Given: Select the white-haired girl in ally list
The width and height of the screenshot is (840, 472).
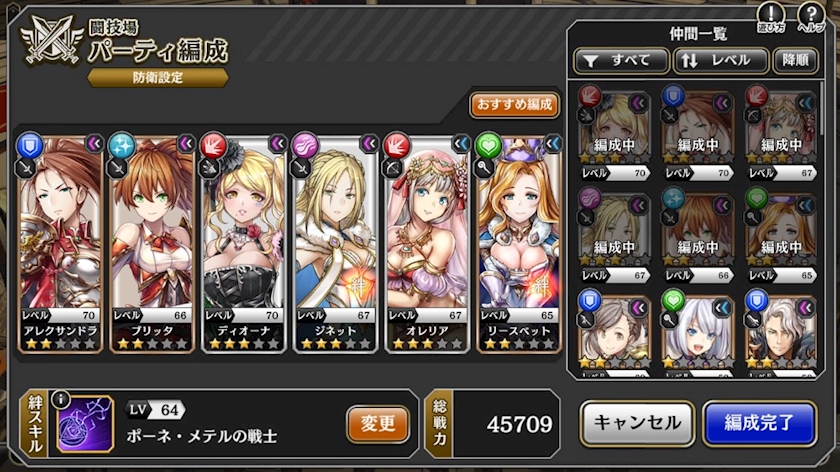Looking at the screenshot, I should [697, 331].
